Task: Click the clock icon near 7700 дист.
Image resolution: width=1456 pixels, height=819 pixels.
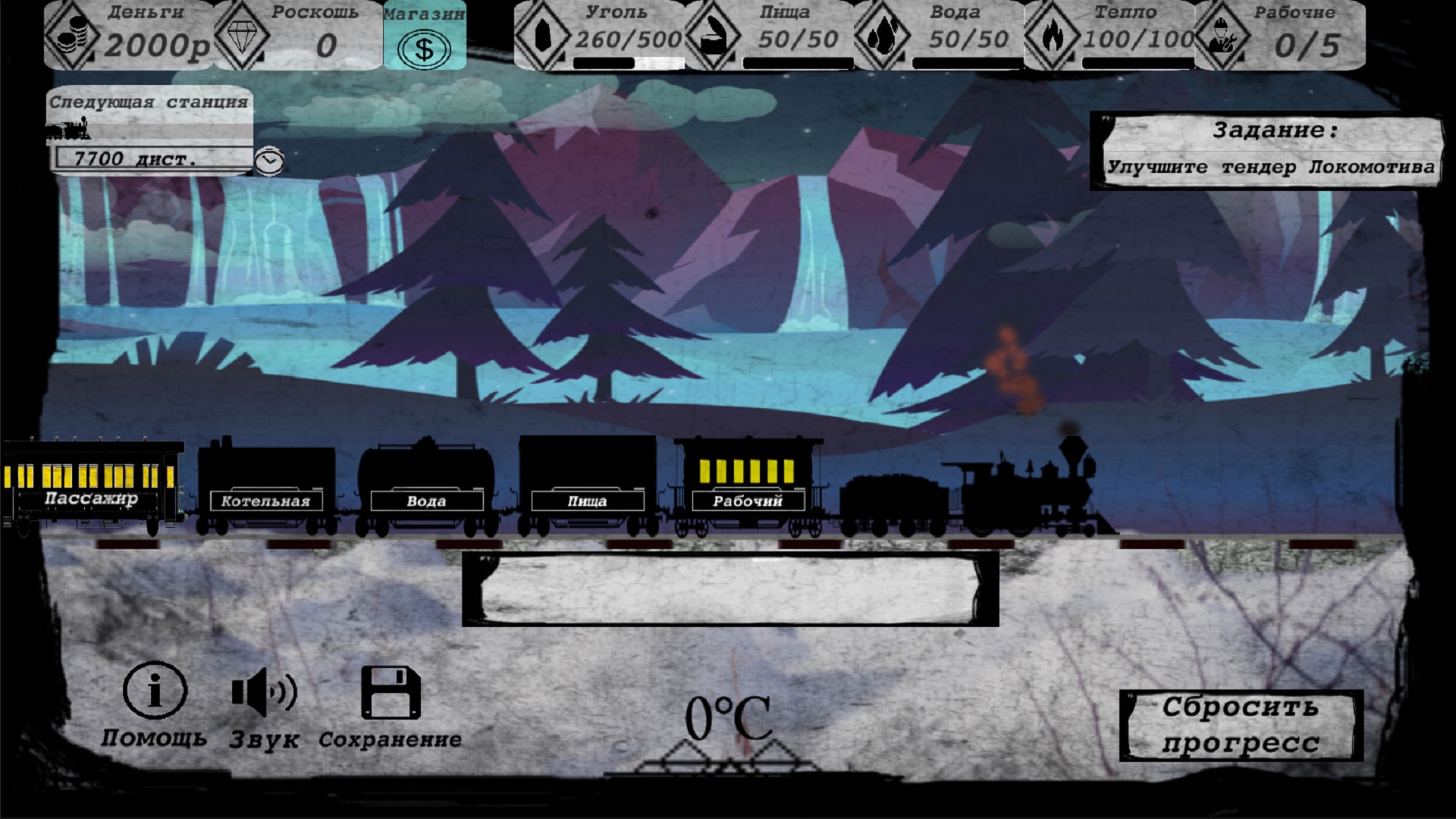Action: (x=269, y=162)
